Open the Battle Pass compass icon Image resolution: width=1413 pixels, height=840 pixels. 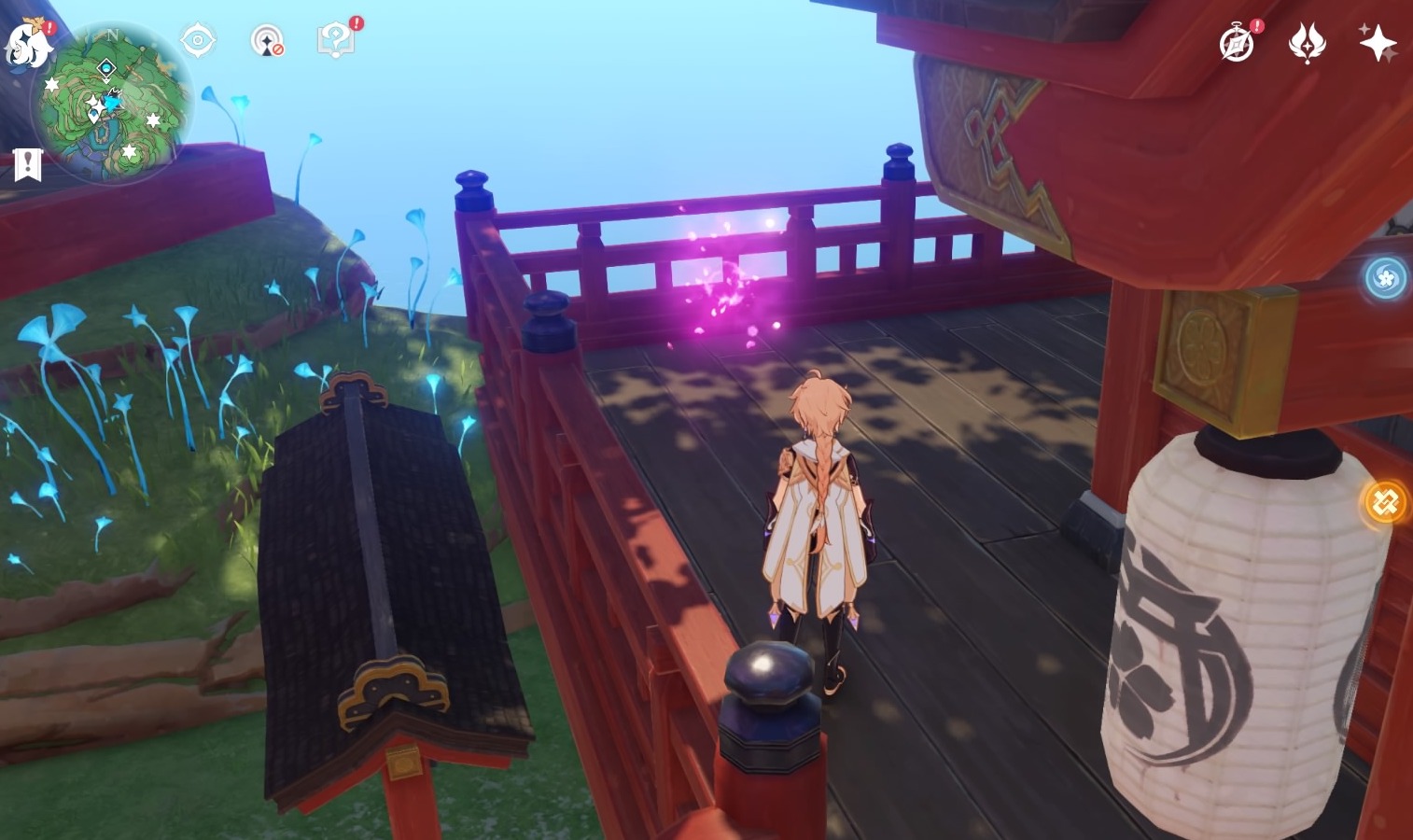(x=1238, y=44)
